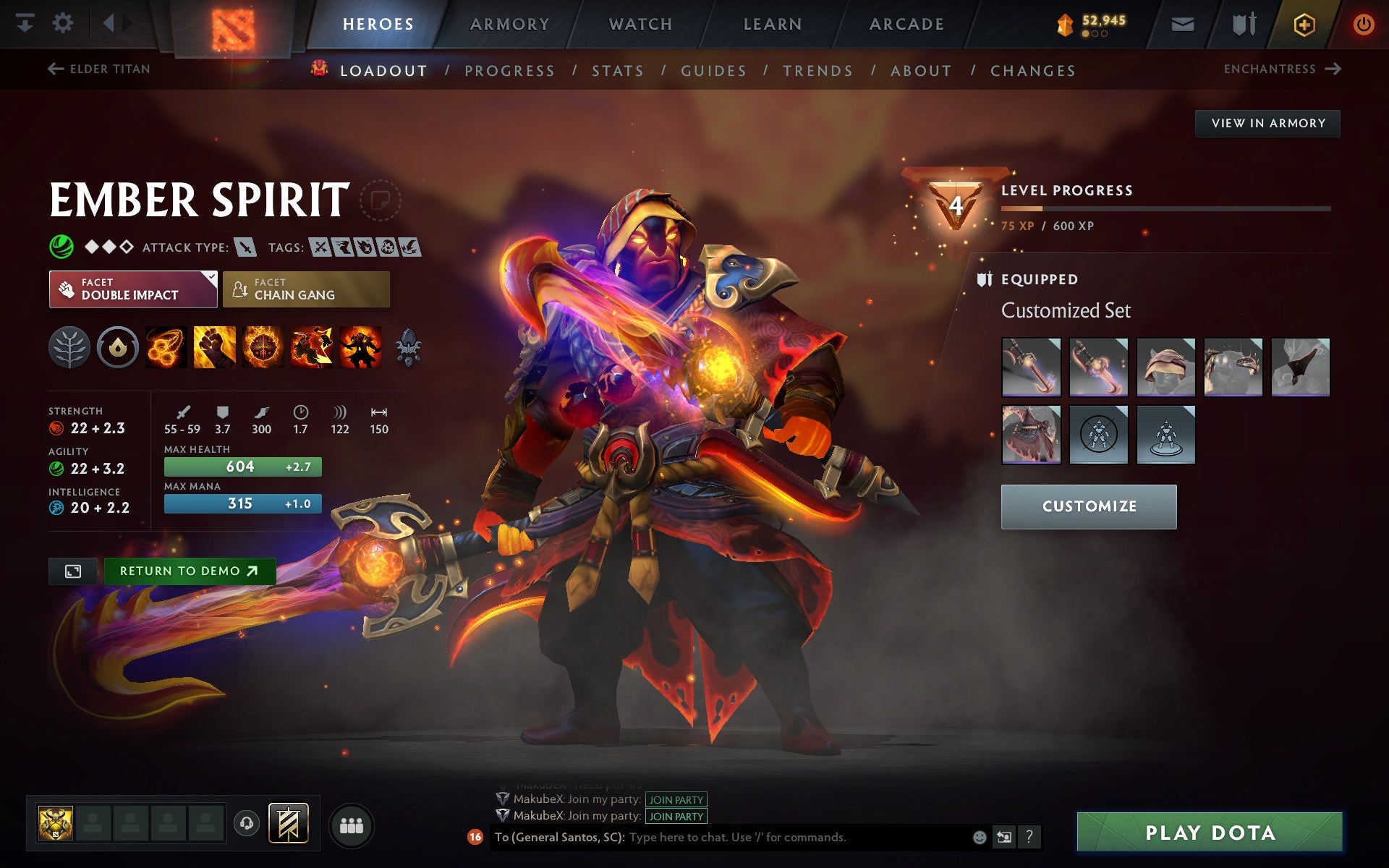Click the Level Progress XP bar

click(1165, 208)
